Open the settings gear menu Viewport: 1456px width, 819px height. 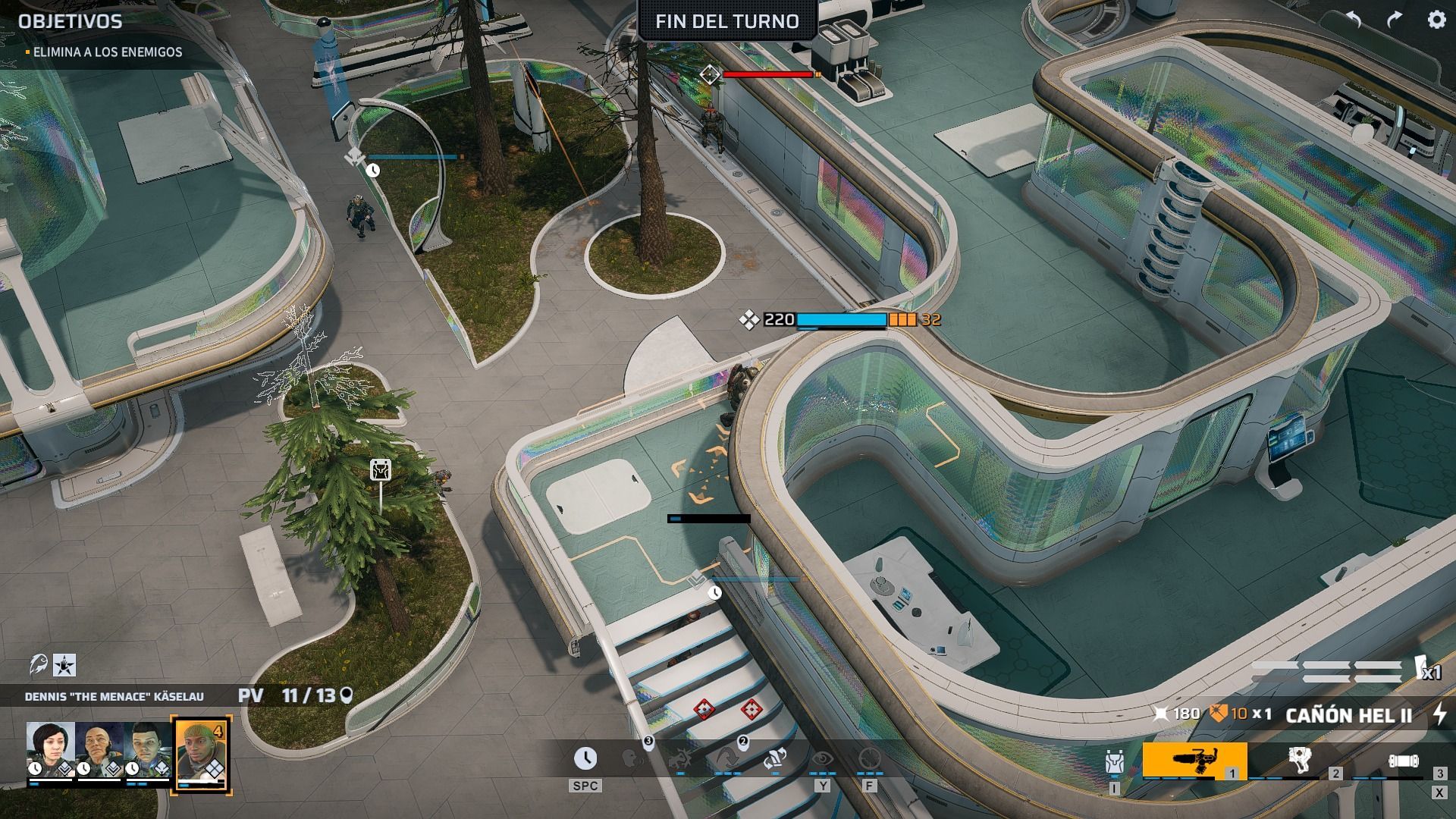click(1436, 20)
